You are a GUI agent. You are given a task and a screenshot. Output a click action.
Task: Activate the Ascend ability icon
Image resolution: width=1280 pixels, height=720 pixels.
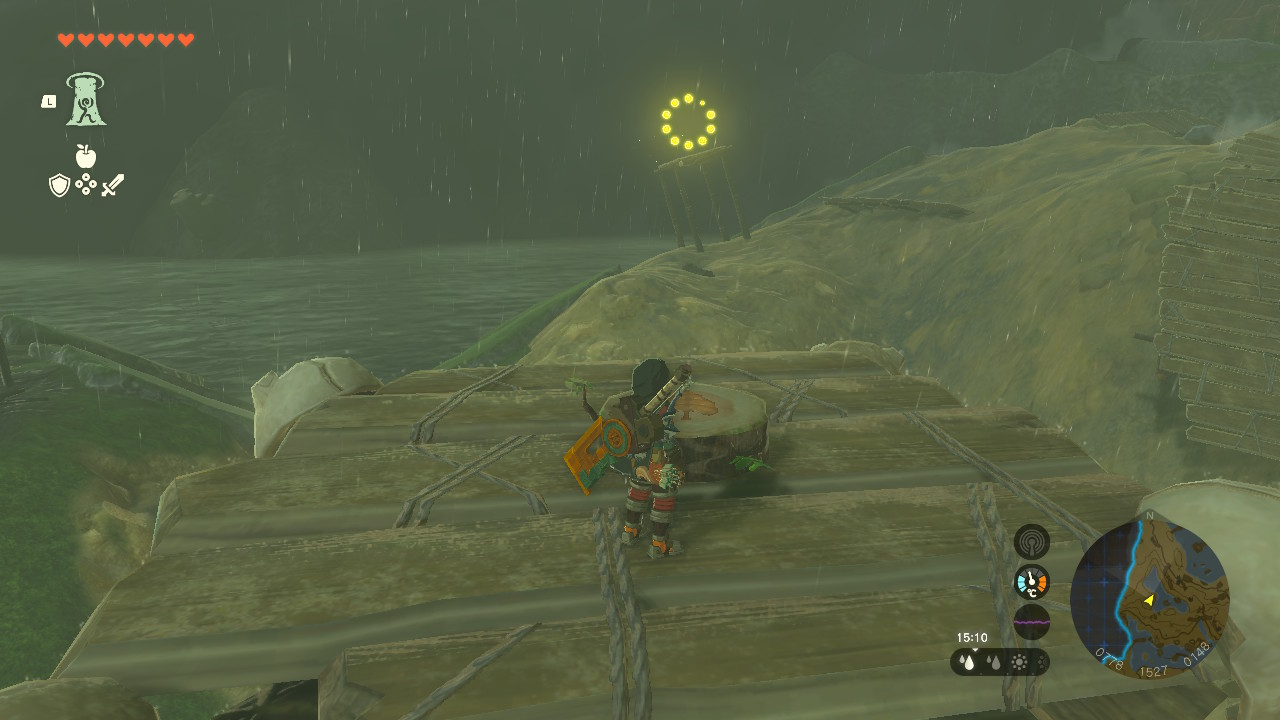[87, 100]
